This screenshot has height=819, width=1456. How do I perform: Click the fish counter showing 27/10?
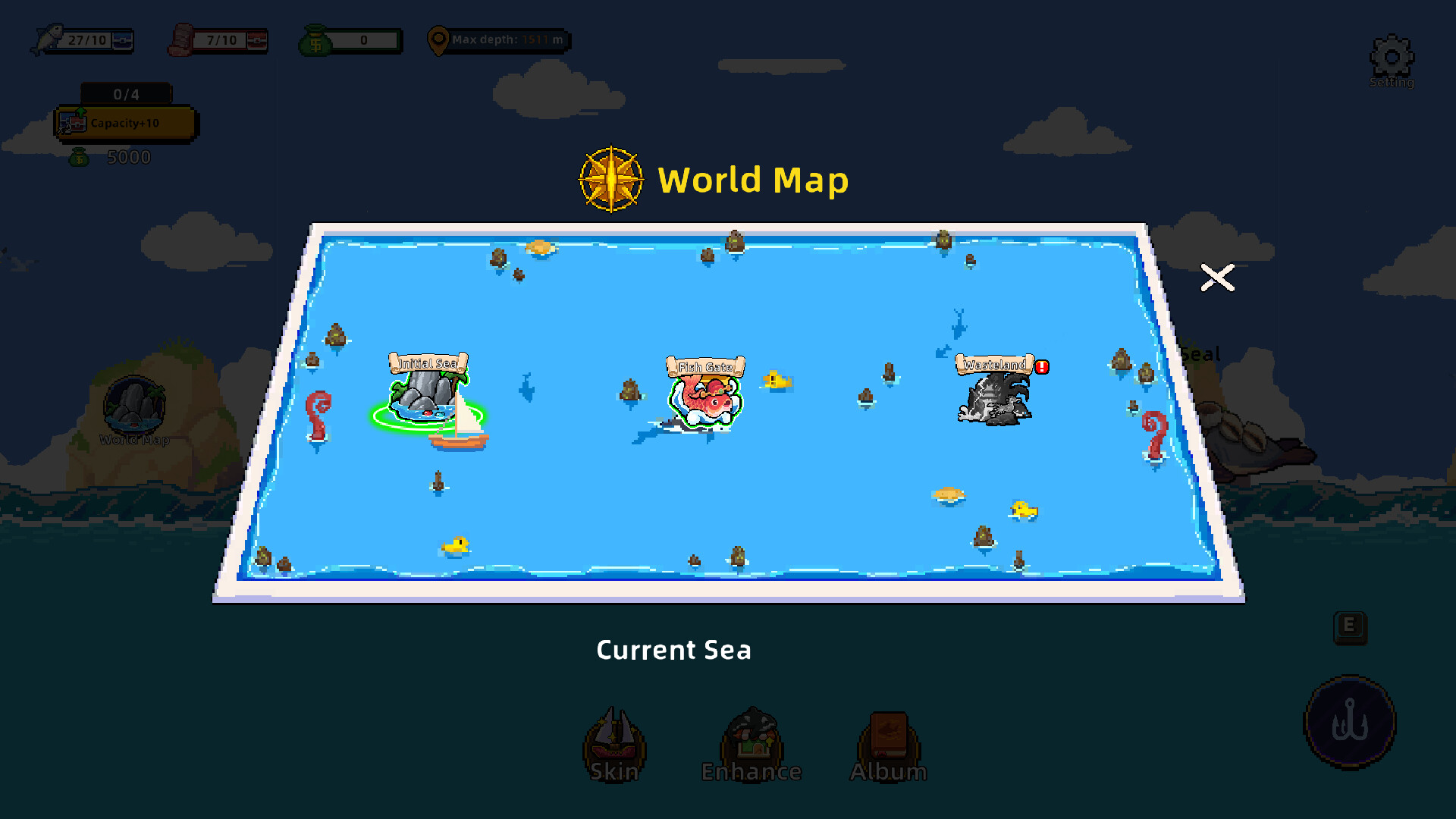83,41
